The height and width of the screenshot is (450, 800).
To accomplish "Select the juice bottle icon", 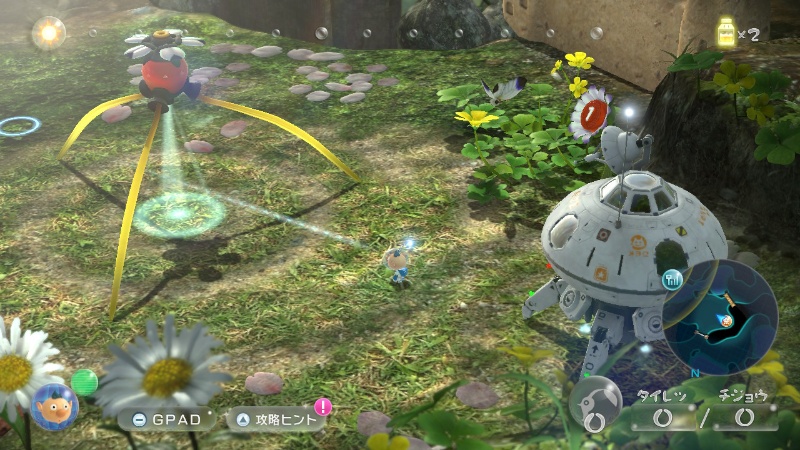I will pyautogui.click(x=726, y=33).
